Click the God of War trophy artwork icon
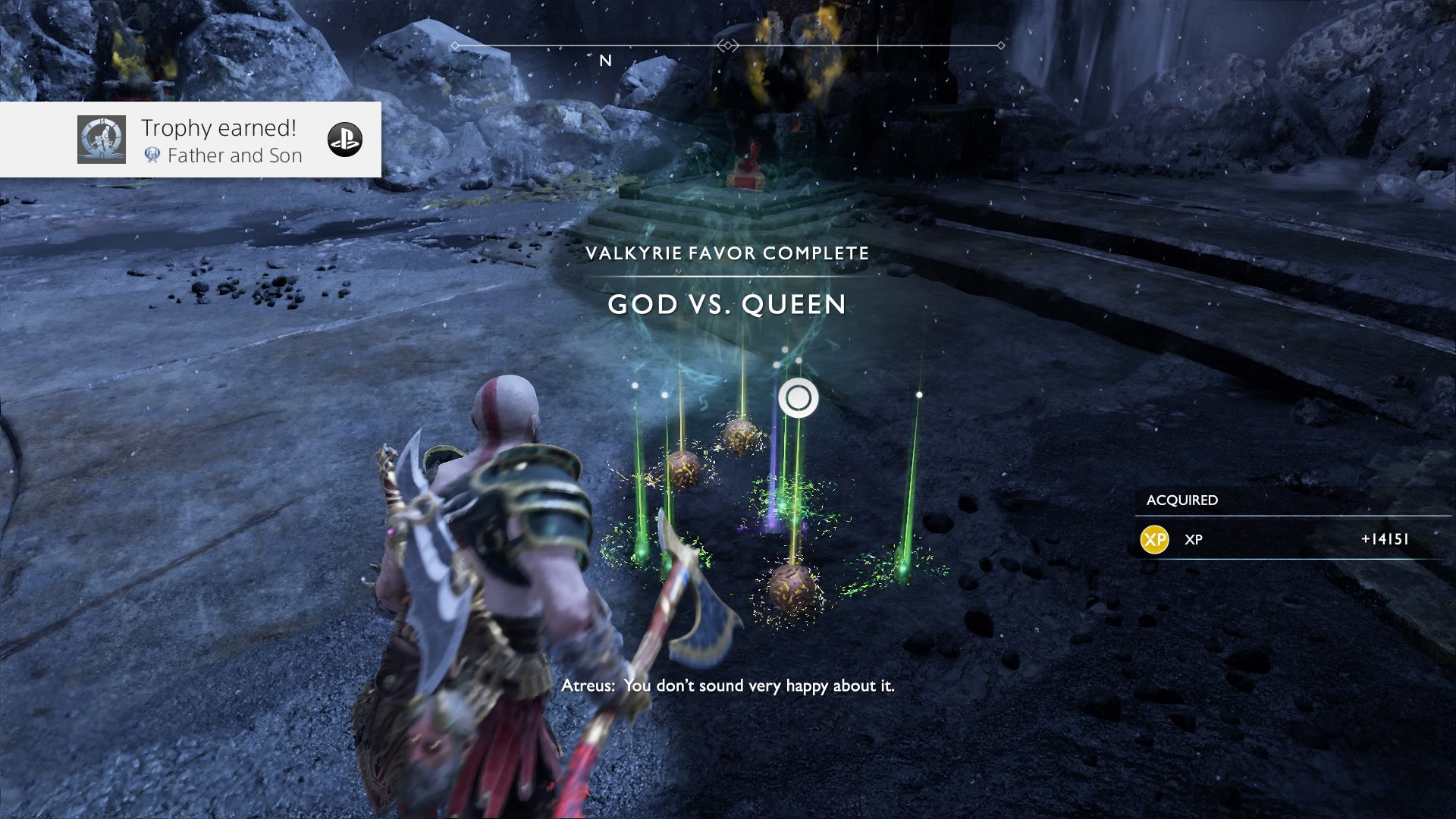Screen dimensions: 1456x819 102,140
